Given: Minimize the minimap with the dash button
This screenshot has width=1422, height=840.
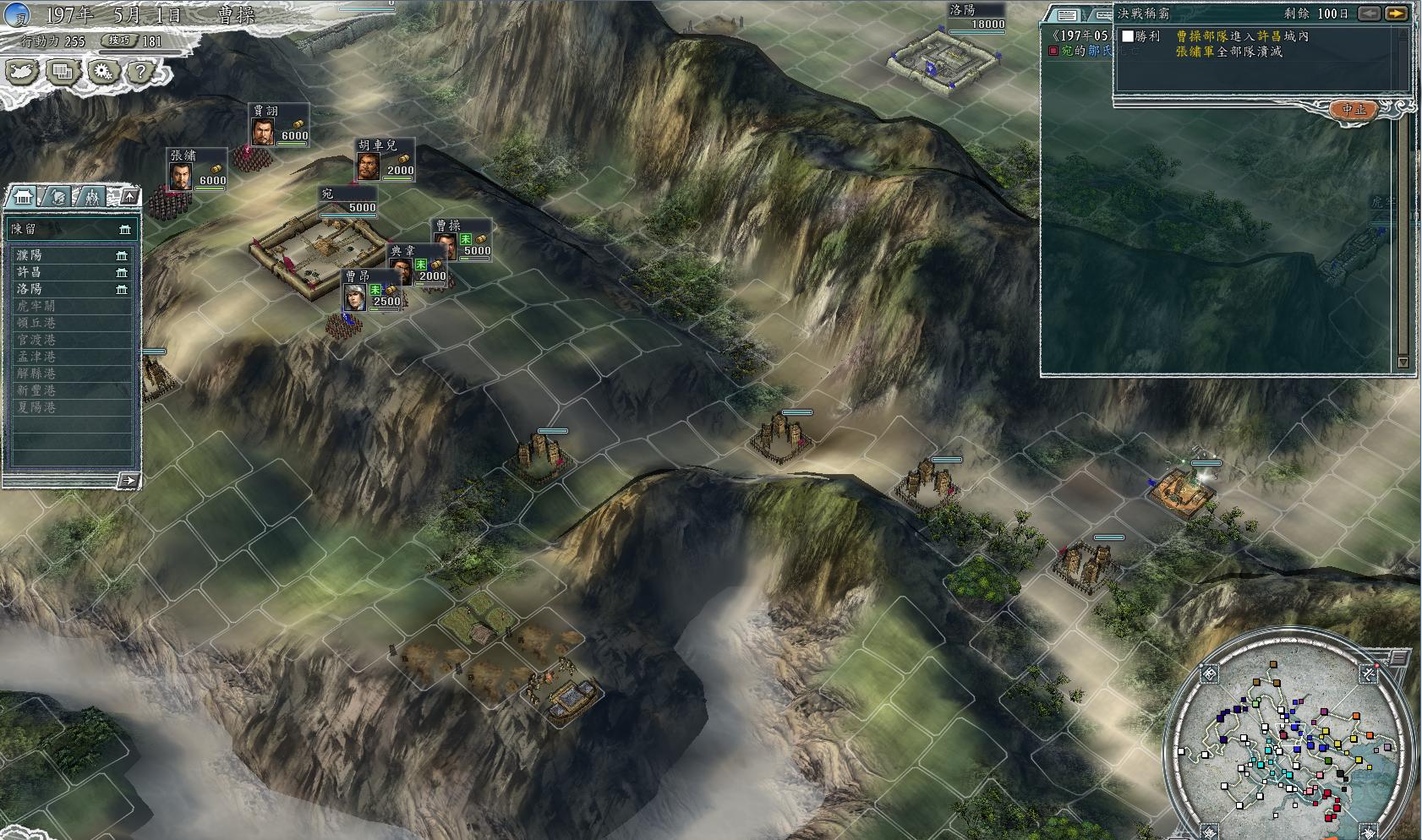Looking at the screenshot, I should [1399, 657].
